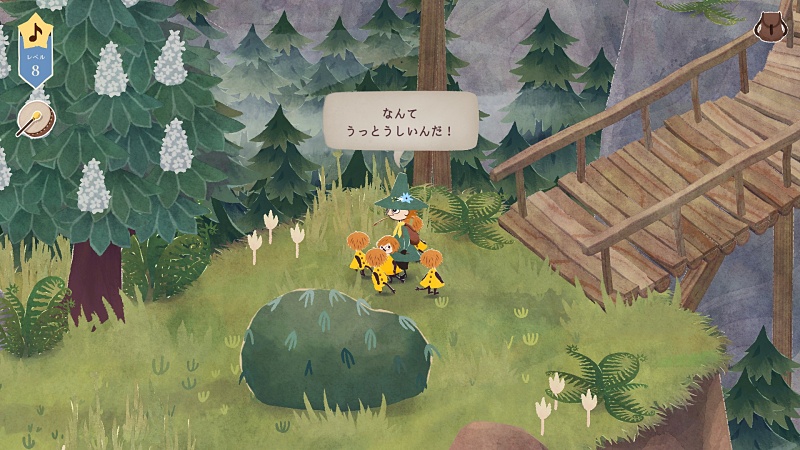Select the drum instrument icon
This screenshot has height=450, width=800.
click(33, 118)
